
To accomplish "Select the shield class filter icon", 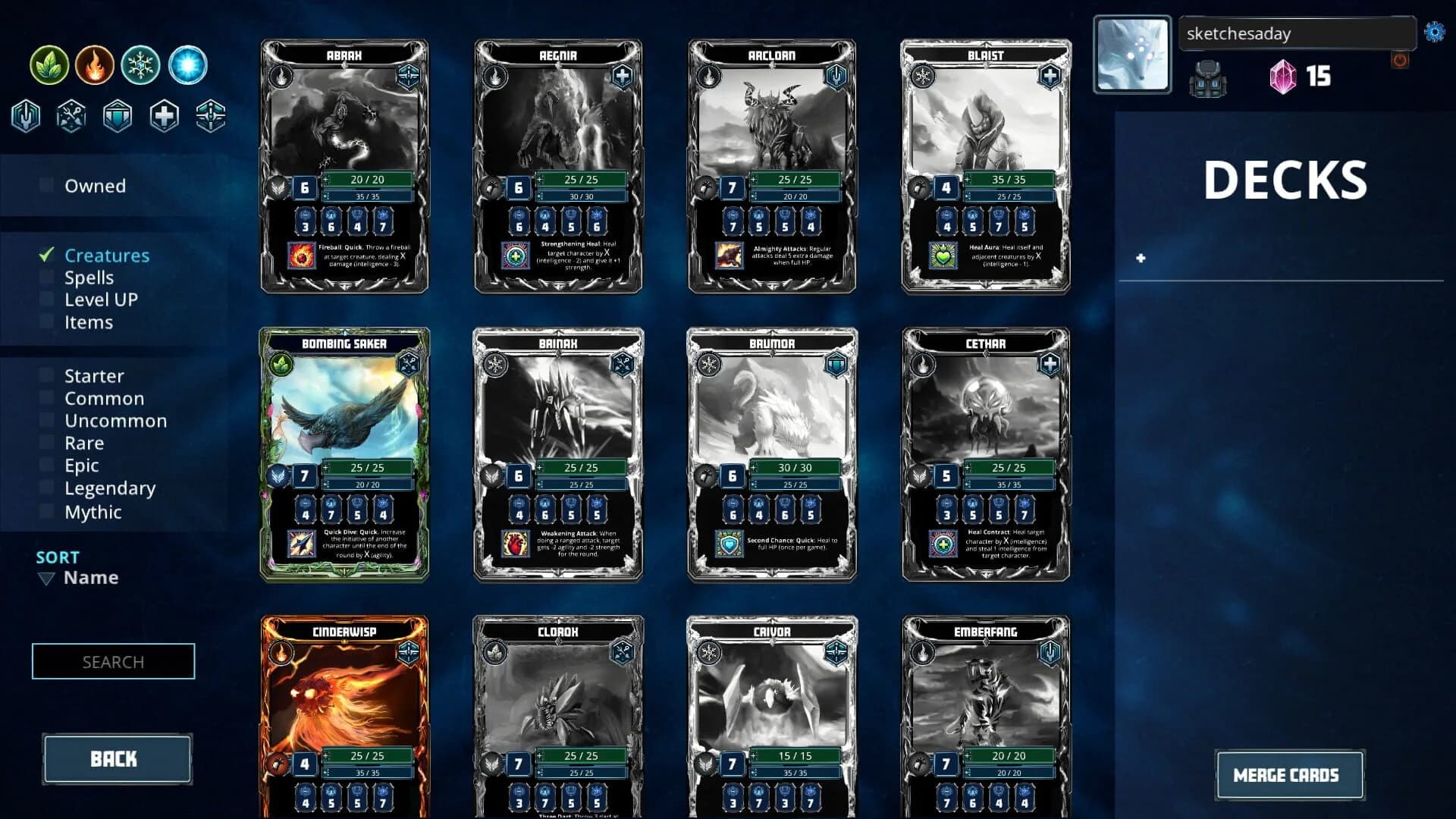I will (x=118, y=115).
